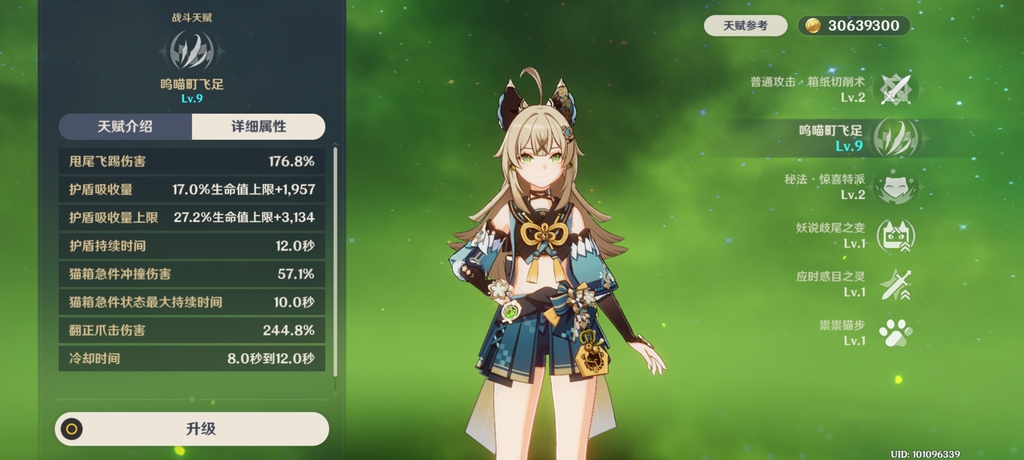The height and width of the screenshot is (460, 1024).
Task: View the 应时惑目之灵 passive talent
Action: tap(894, 284)
